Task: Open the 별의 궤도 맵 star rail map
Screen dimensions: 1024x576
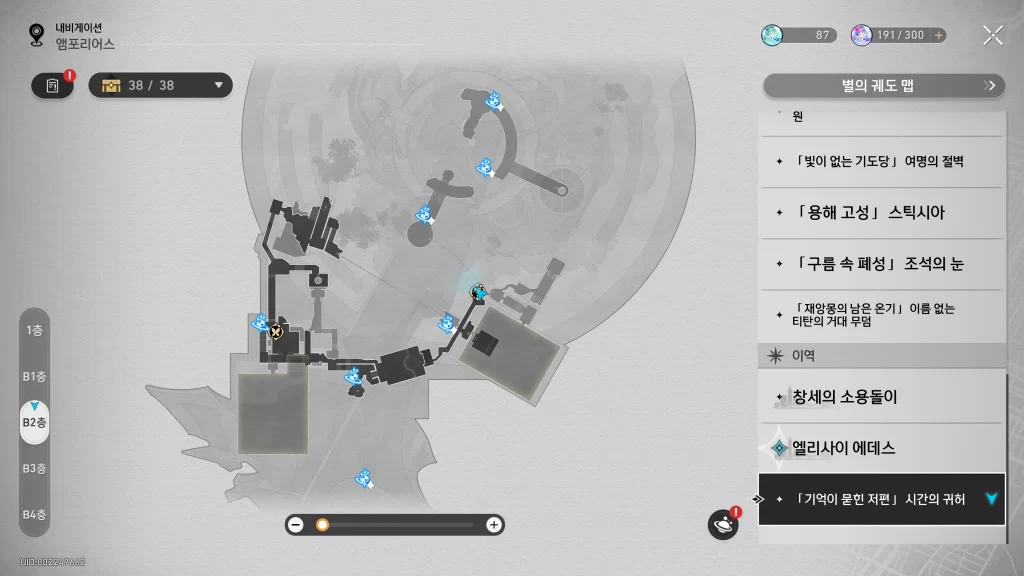Action: coord(883,86)
